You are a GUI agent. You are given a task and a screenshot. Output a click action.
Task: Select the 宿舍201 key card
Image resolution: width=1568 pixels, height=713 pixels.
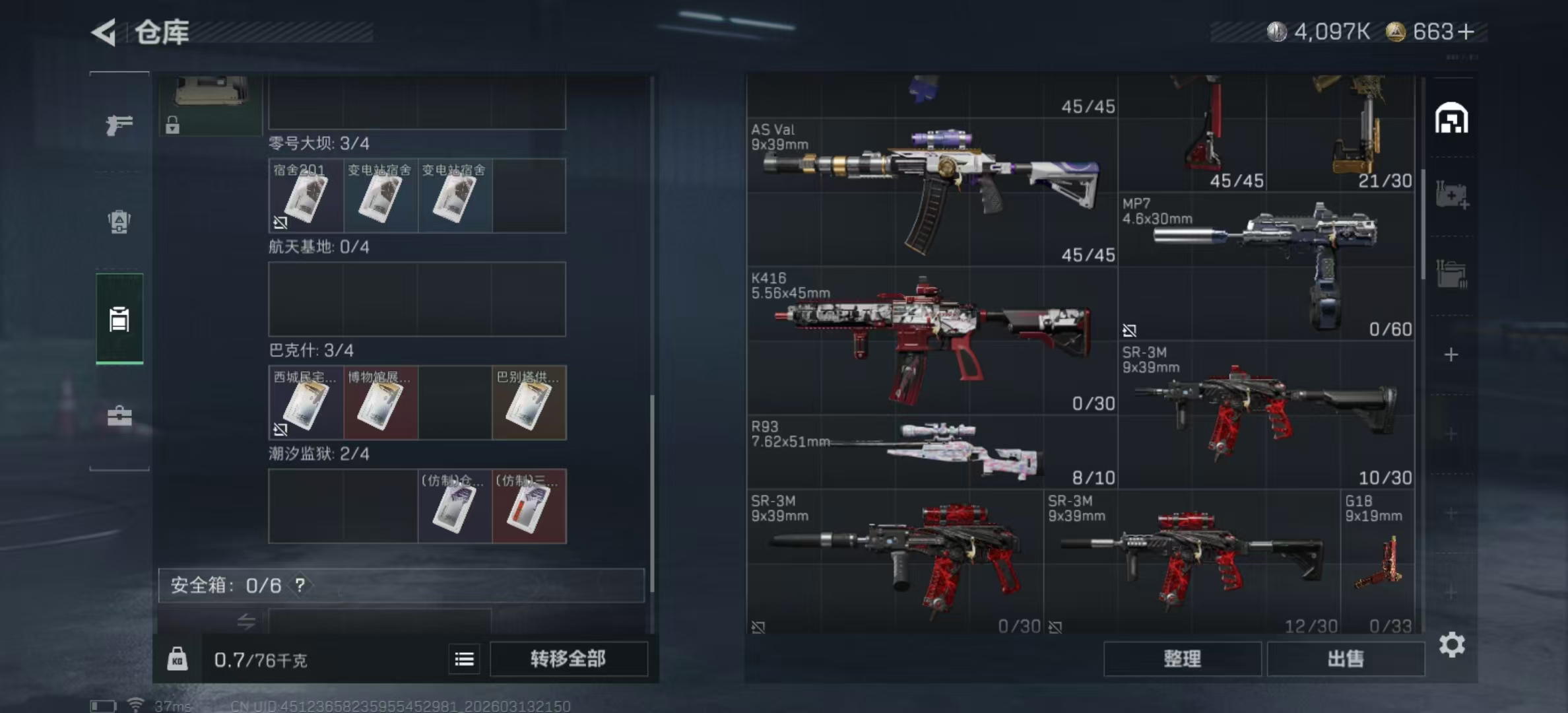coord(306,196)
